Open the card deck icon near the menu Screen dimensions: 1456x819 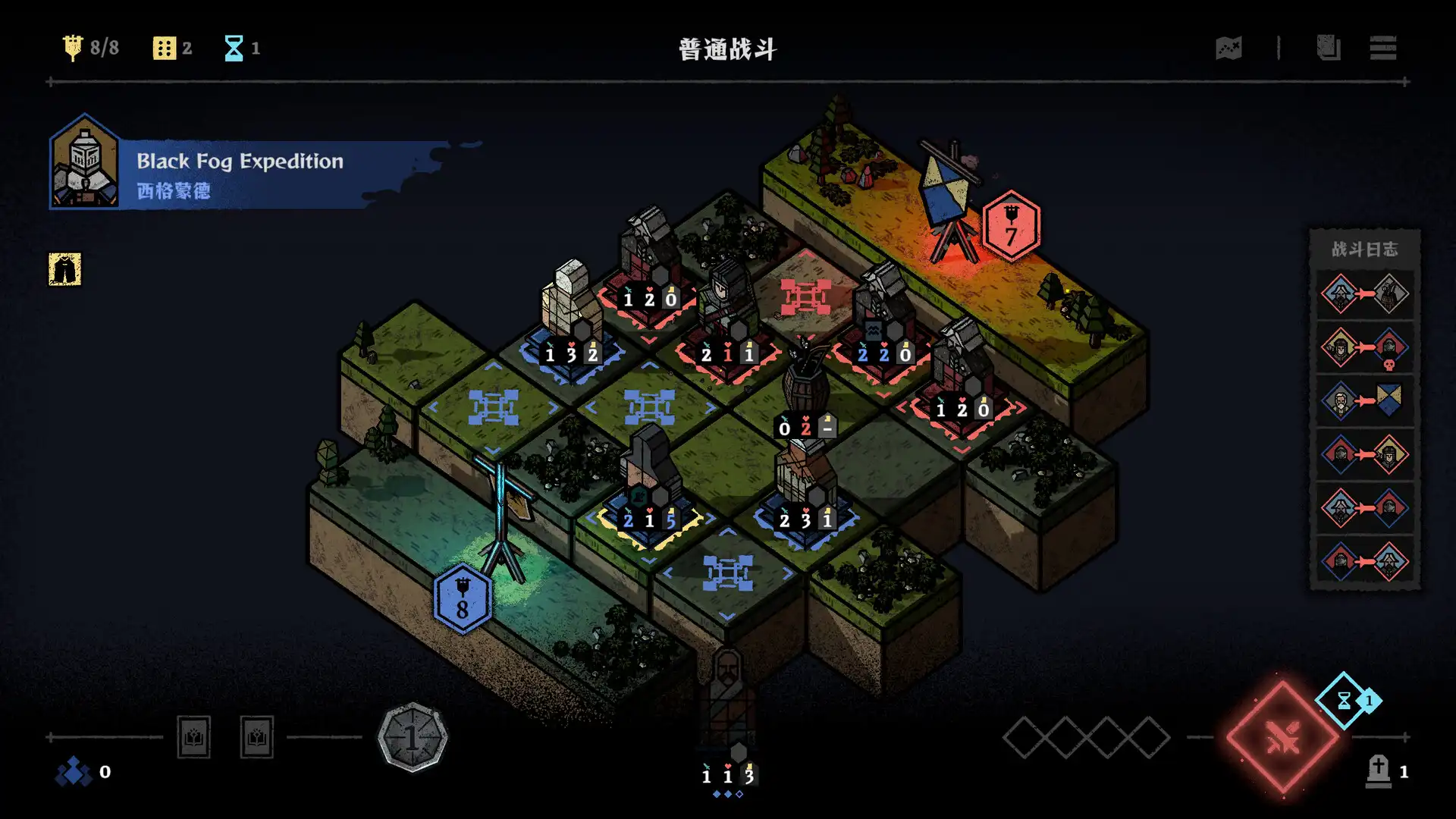1327,48
